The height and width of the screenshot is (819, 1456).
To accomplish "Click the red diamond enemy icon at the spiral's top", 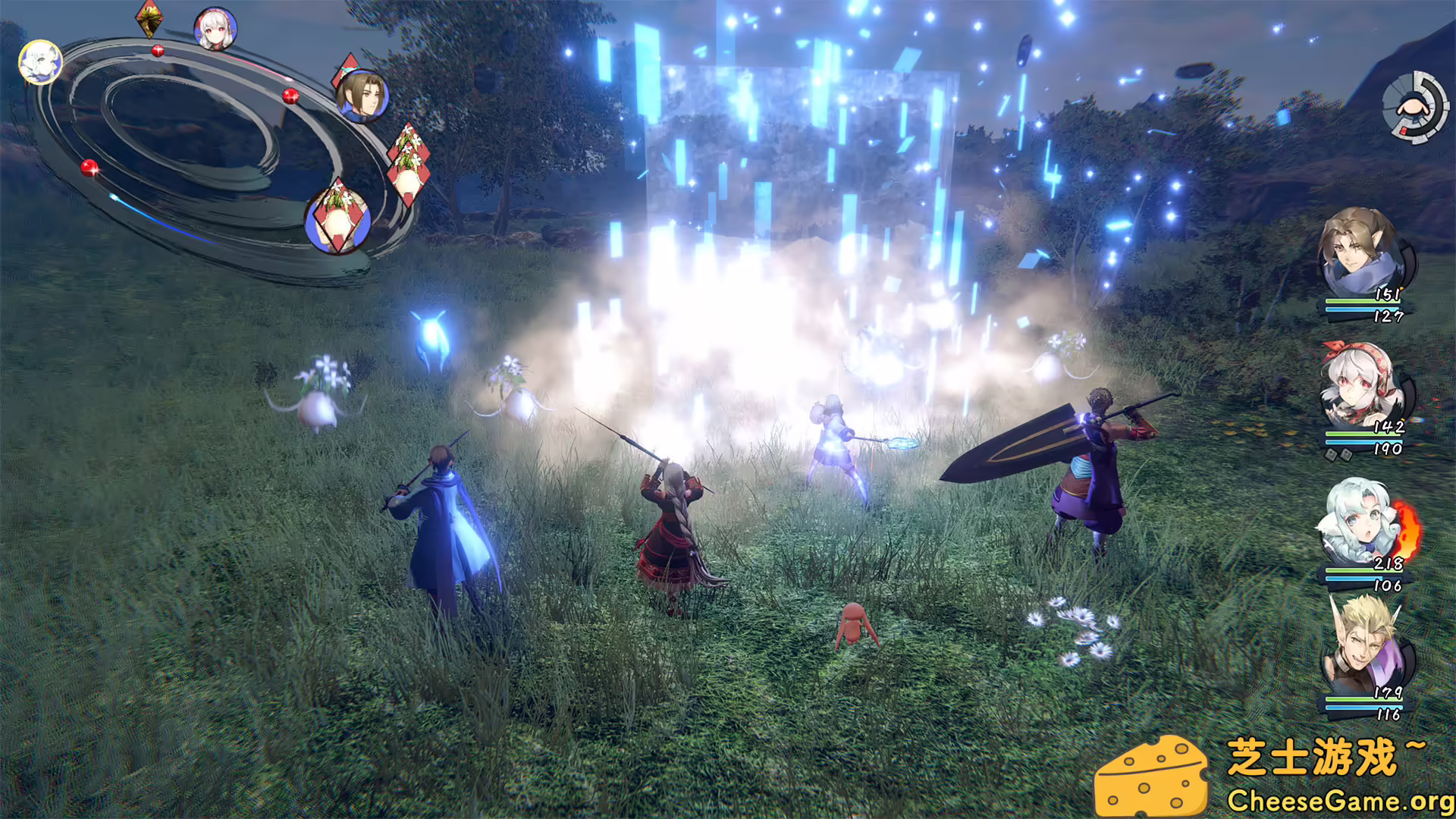I will point(150,19).
